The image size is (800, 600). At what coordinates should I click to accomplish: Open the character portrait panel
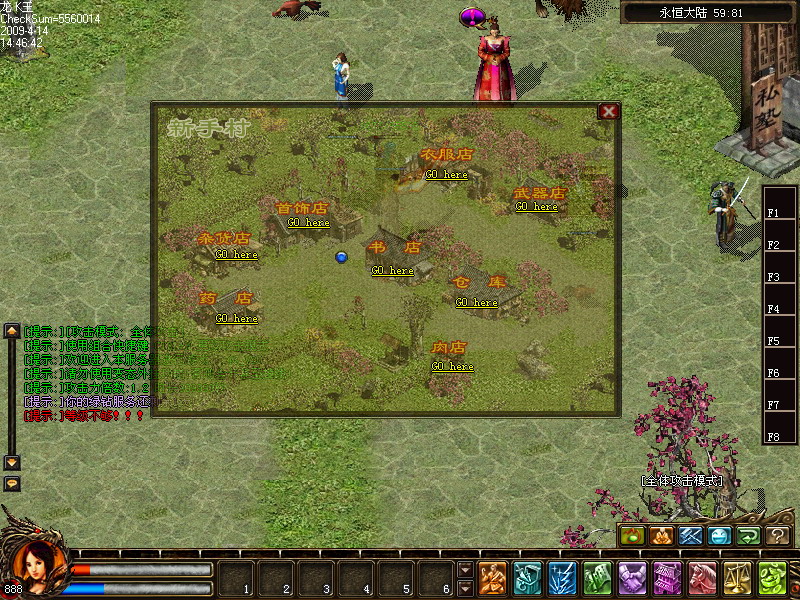[x=37, y=566]
